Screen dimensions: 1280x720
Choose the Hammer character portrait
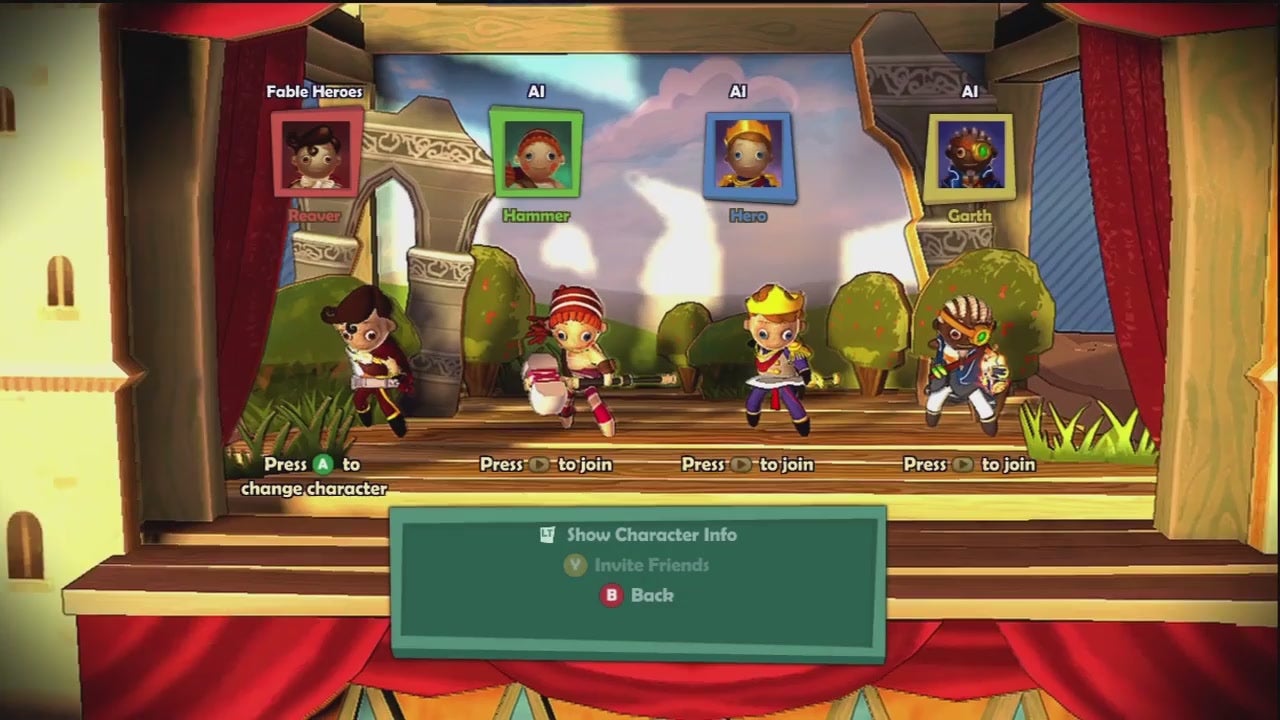coord(535,152)
